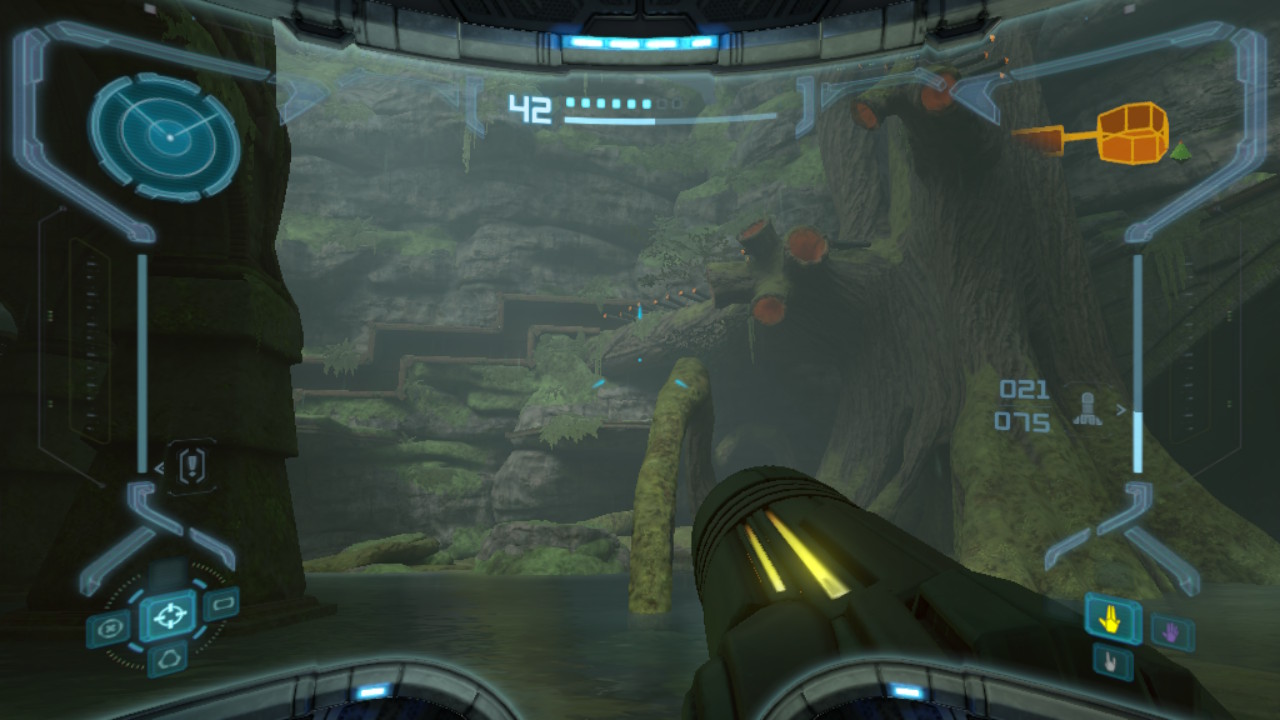Click the circular enemy radar

click(165, 136)
